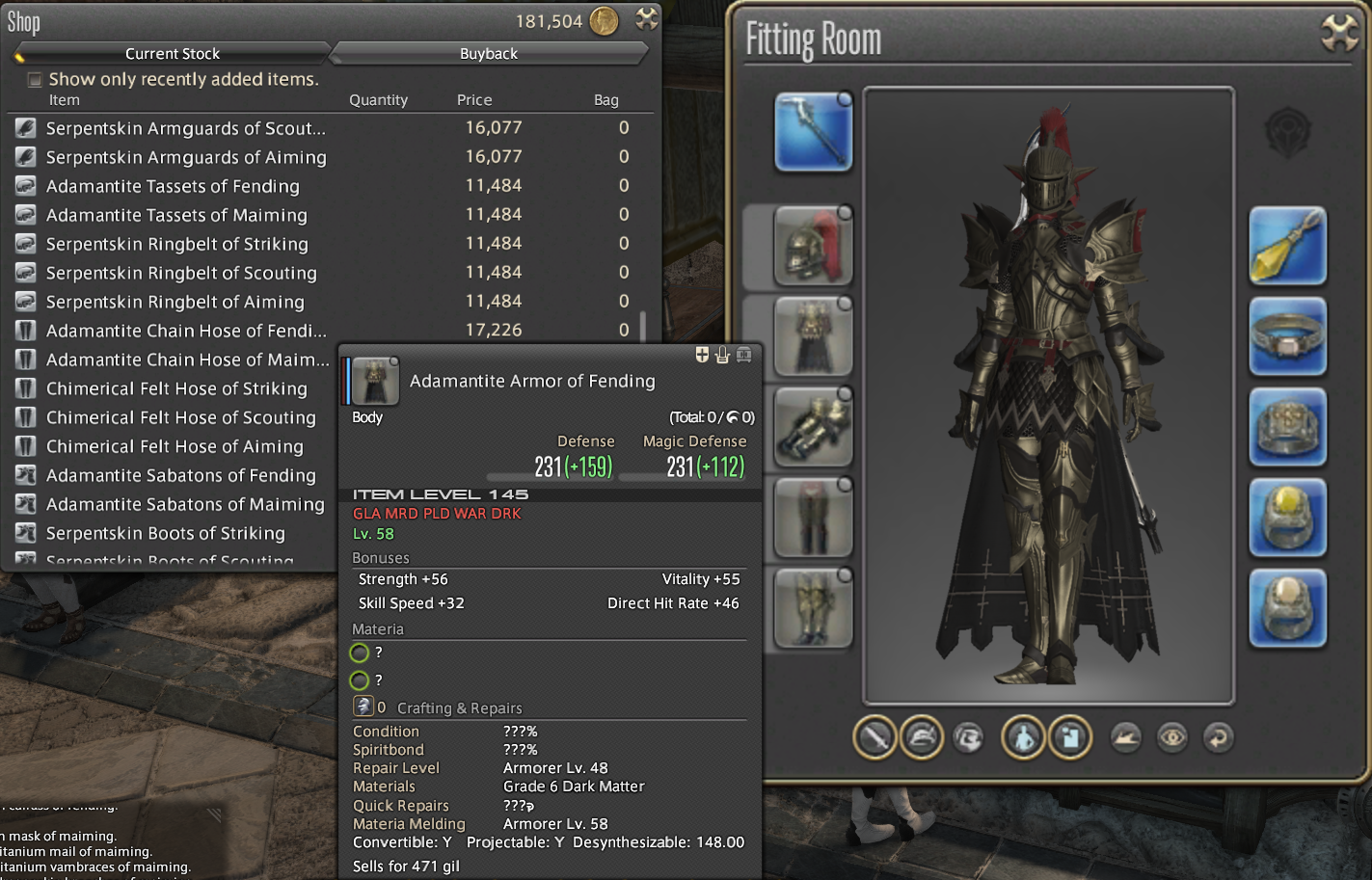
Task: Reset the preview with the return arrow
Action: 1219,738
